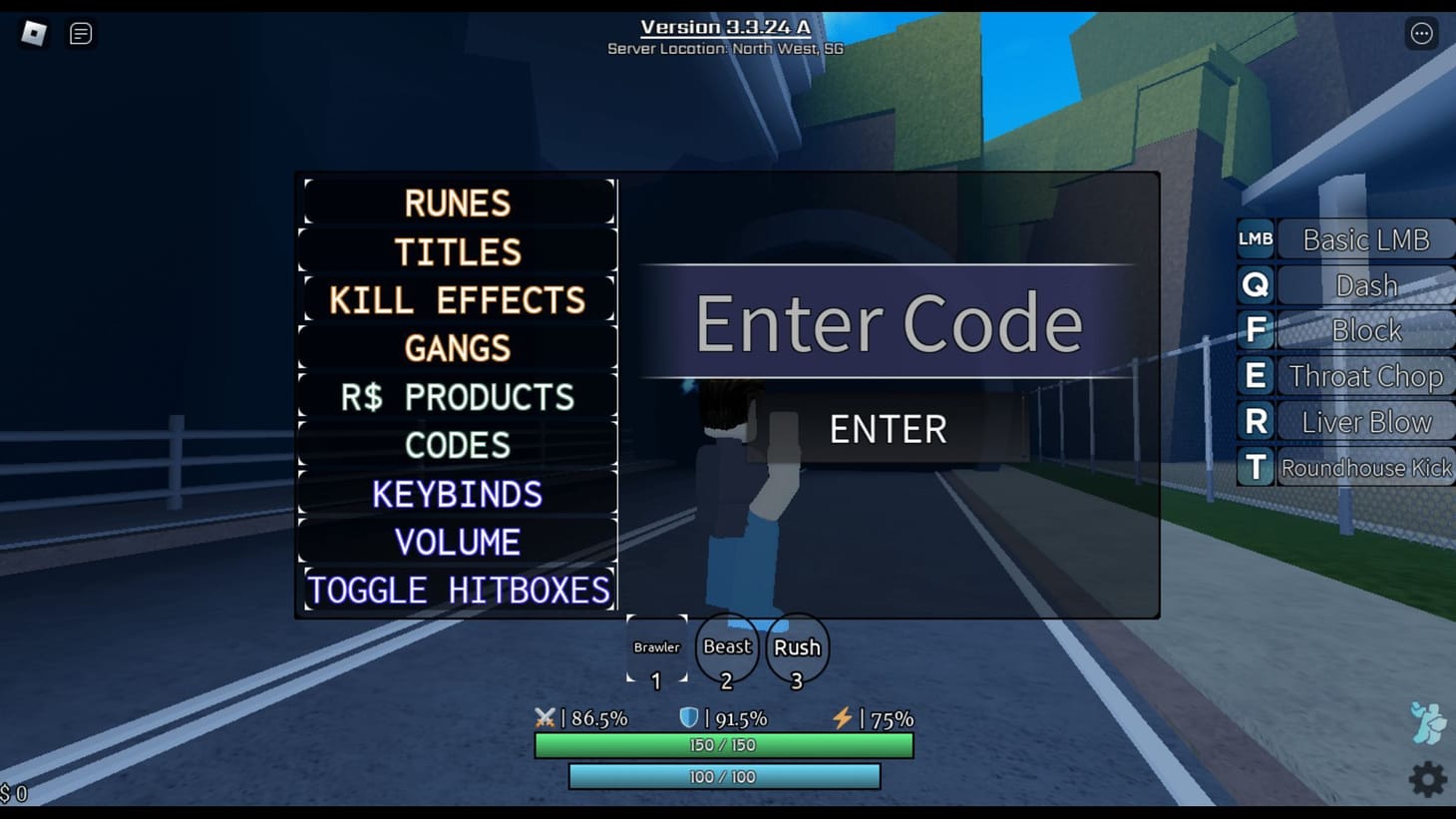Click the shield defense stat icon

(x=688, y=717)
